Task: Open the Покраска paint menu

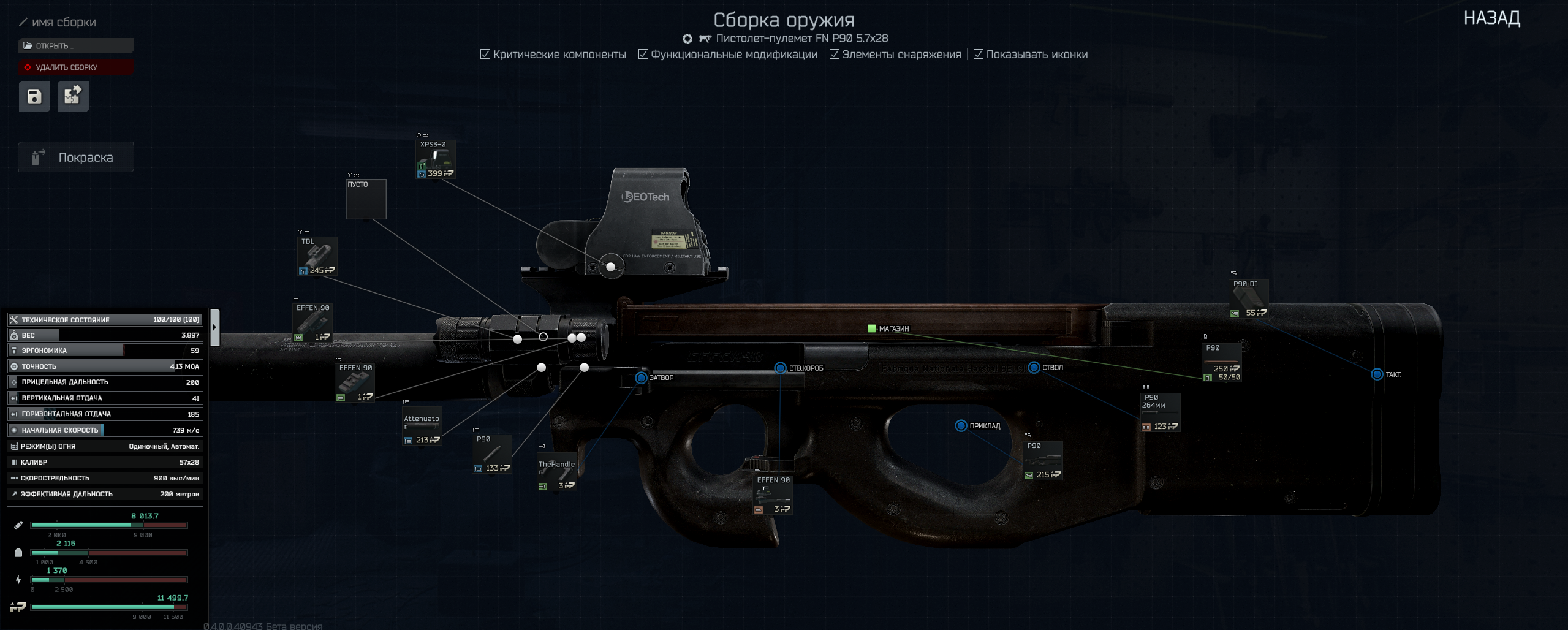Action: tap(75, 157)
